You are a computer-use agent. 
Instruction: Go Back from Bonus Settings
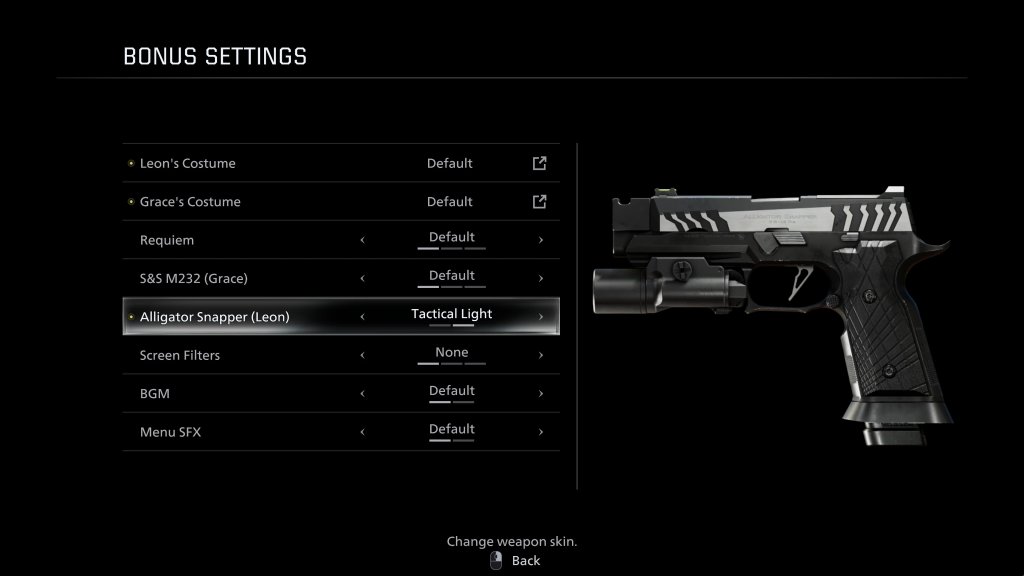pyautogui.click(x=515, y=561)
